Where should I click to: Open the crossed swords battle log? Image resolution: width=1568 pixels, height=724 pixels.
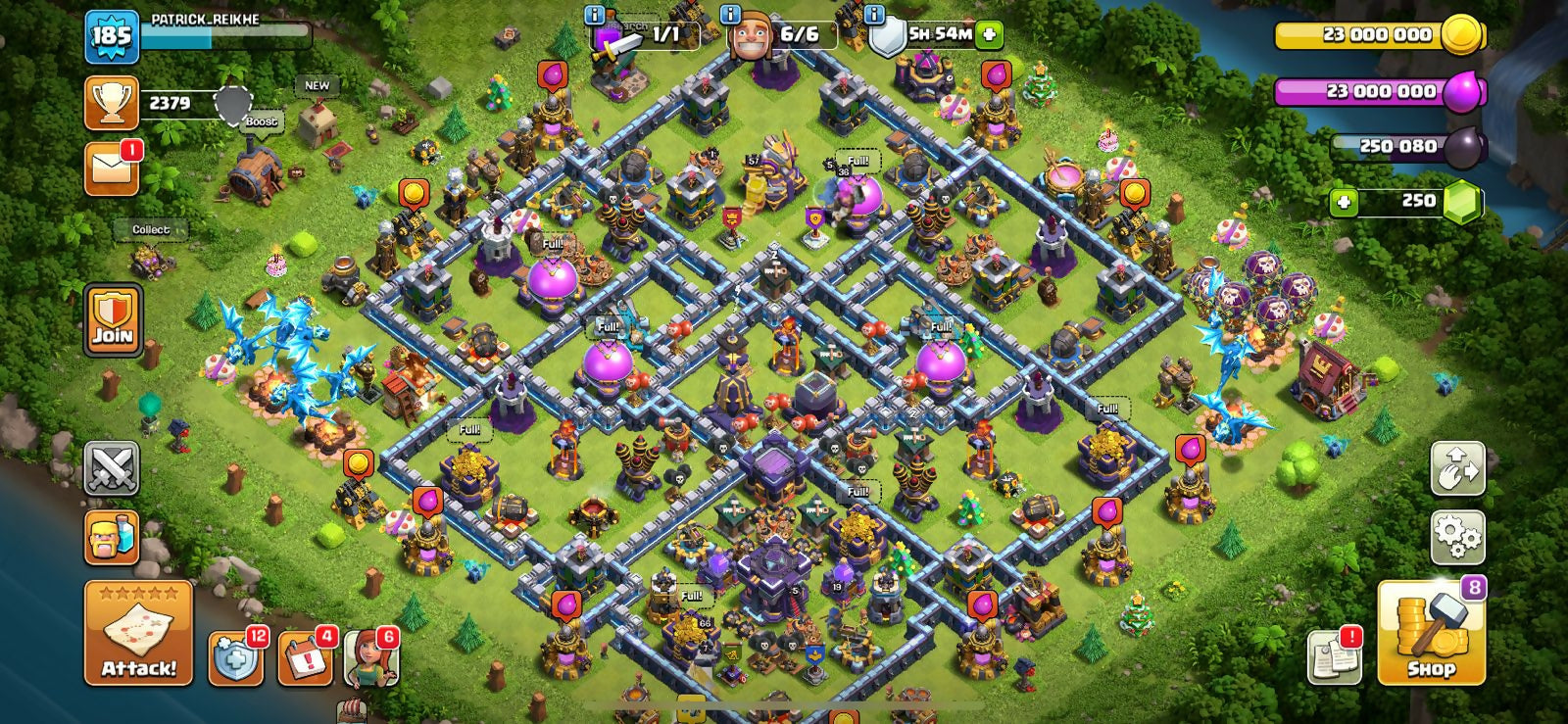point(112,468)
